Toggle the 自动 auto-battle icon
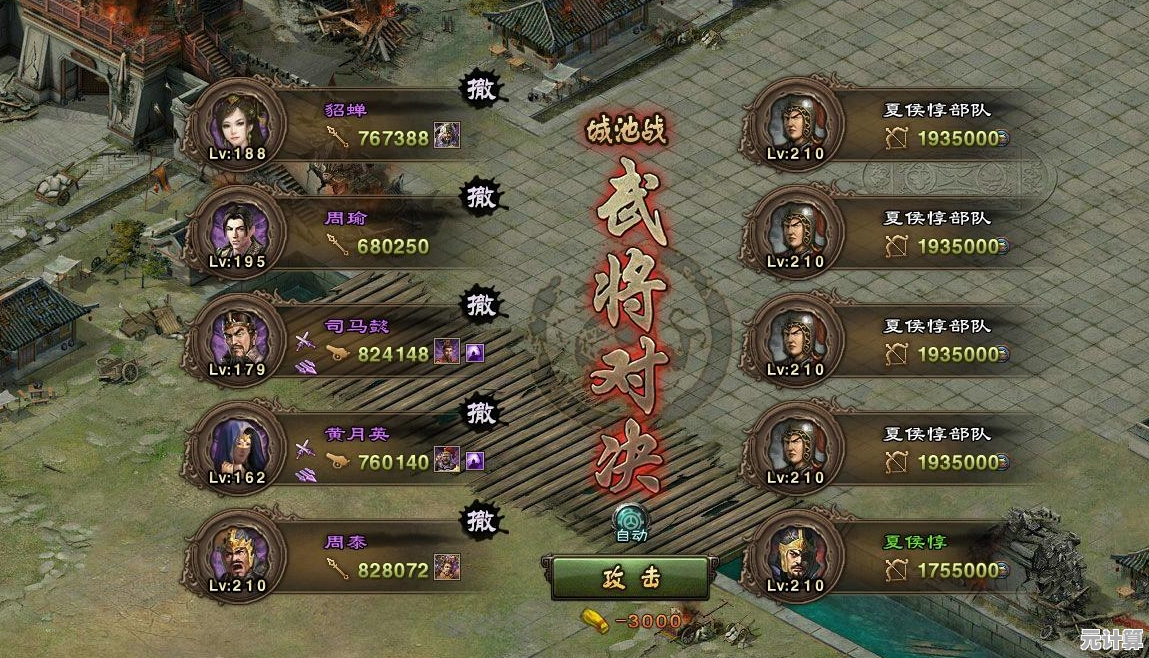 click(631, 521)
